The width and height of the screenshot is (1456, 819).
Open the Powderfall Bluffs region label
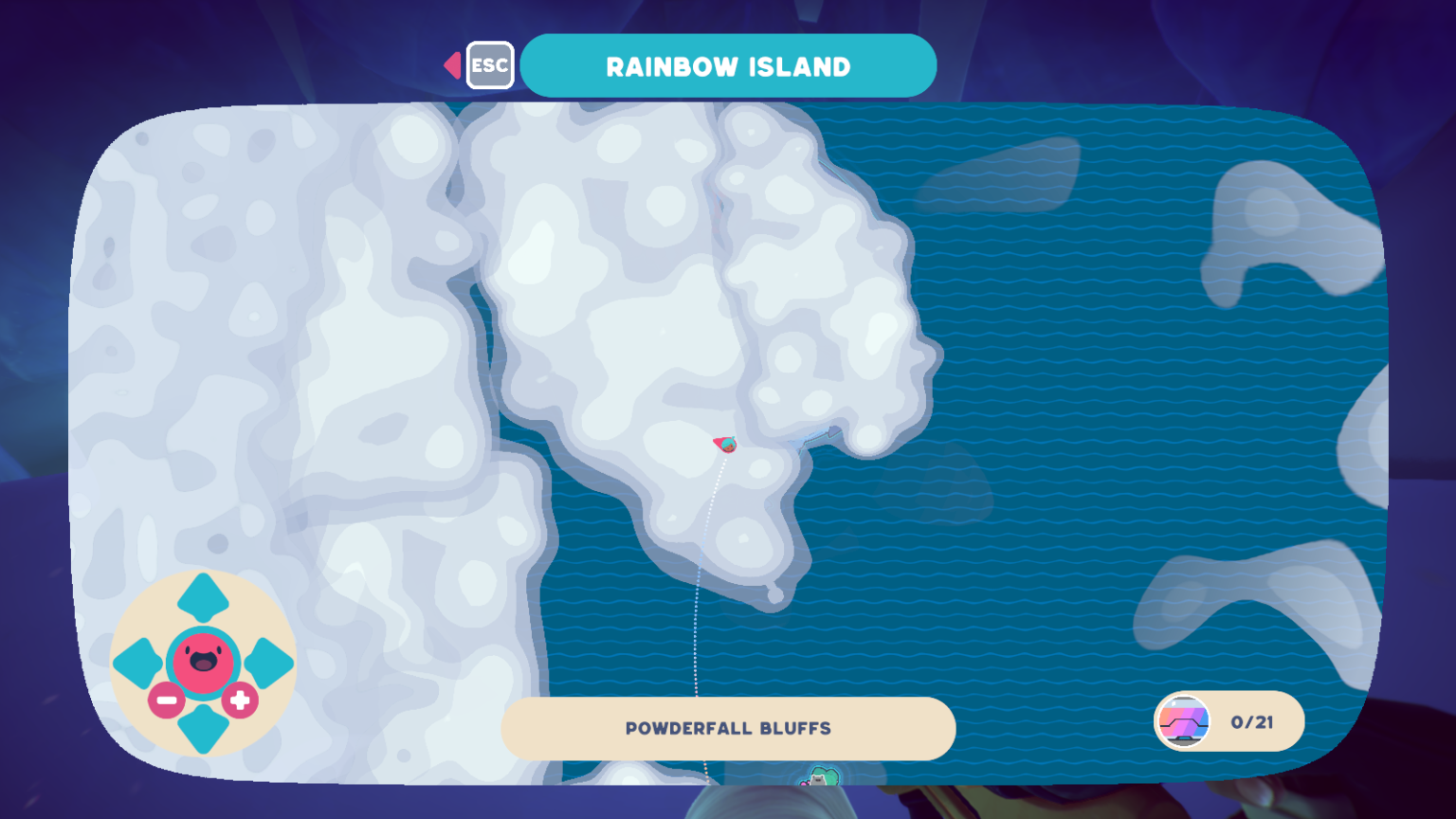point(728,728)
